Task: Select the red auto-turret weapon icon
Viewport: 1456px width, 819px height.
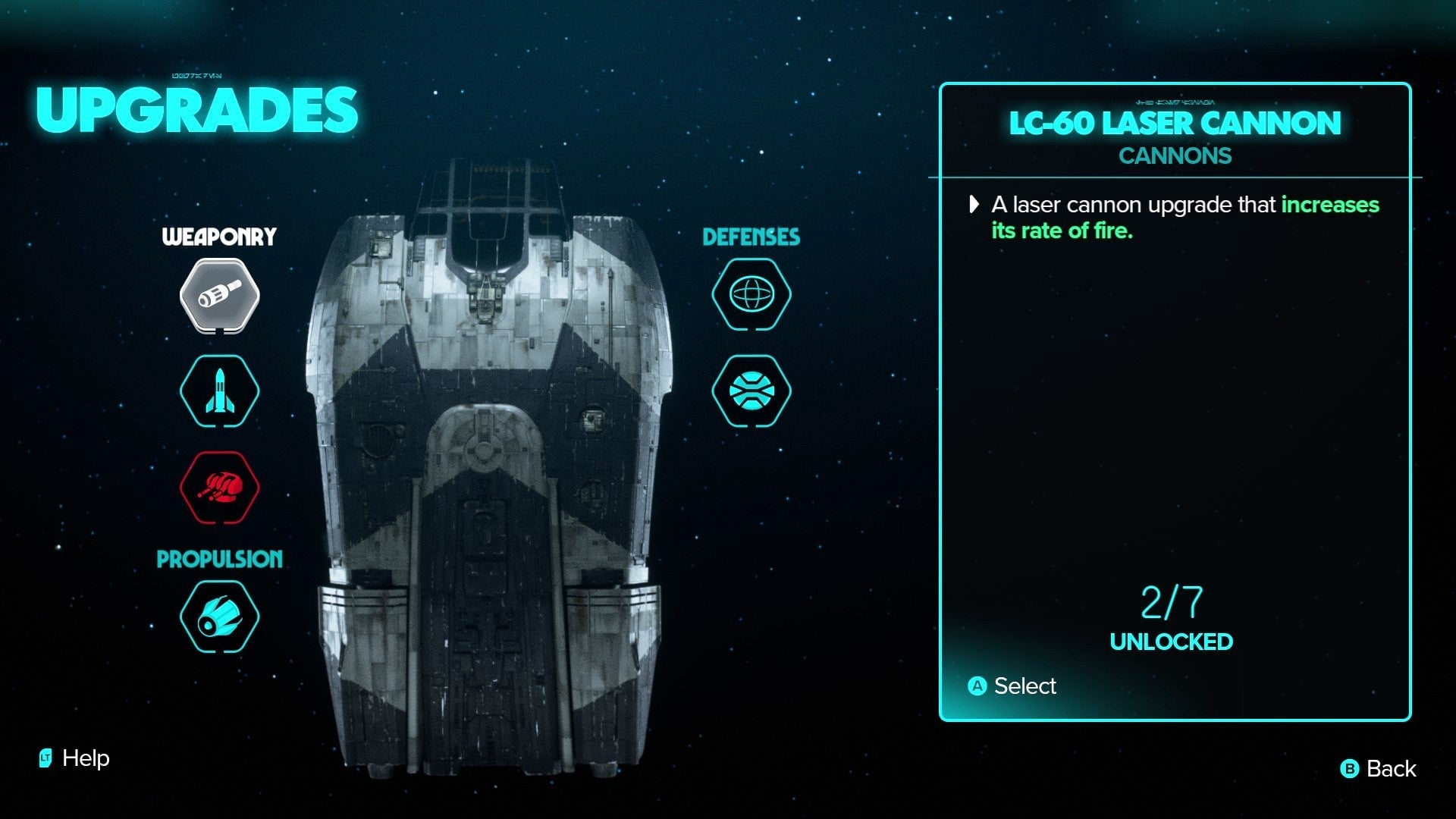Action: (x=218, y=488)
